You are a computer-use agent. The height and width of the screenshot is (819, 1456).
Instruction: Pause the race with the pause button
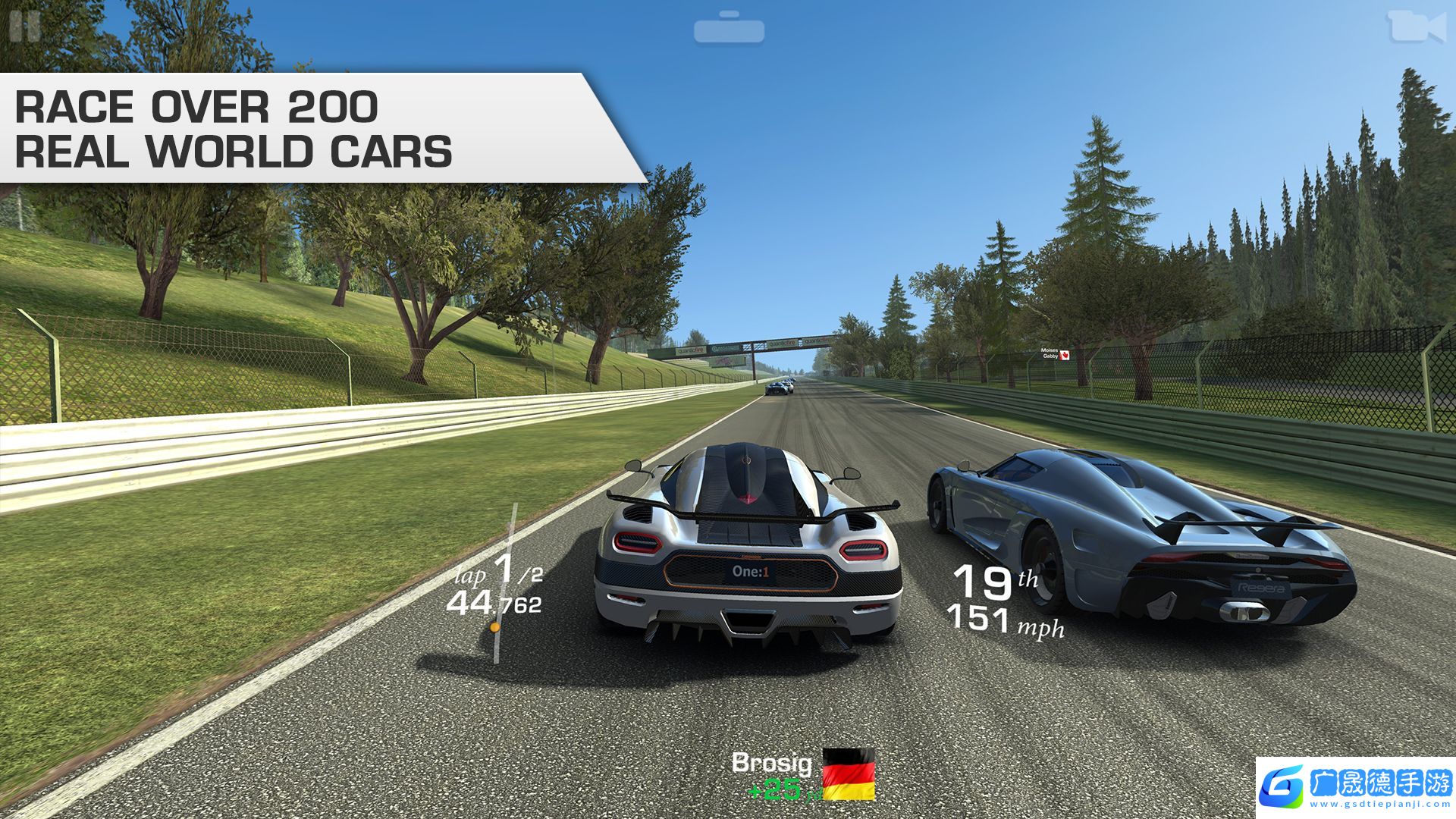pyautogui.click(x=25, y=26)
